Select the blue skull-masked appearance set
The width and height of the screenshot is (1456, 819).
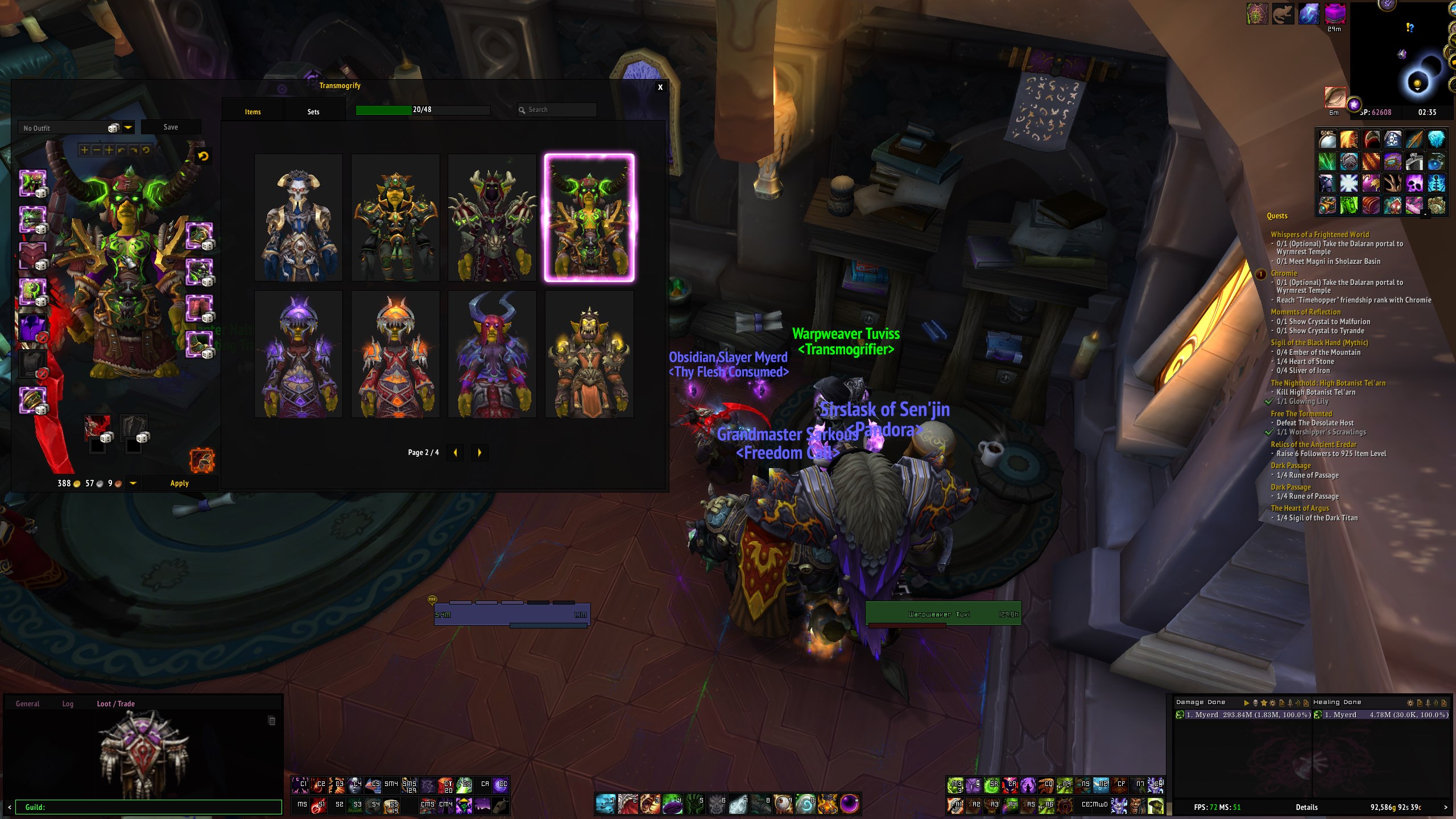299,217
